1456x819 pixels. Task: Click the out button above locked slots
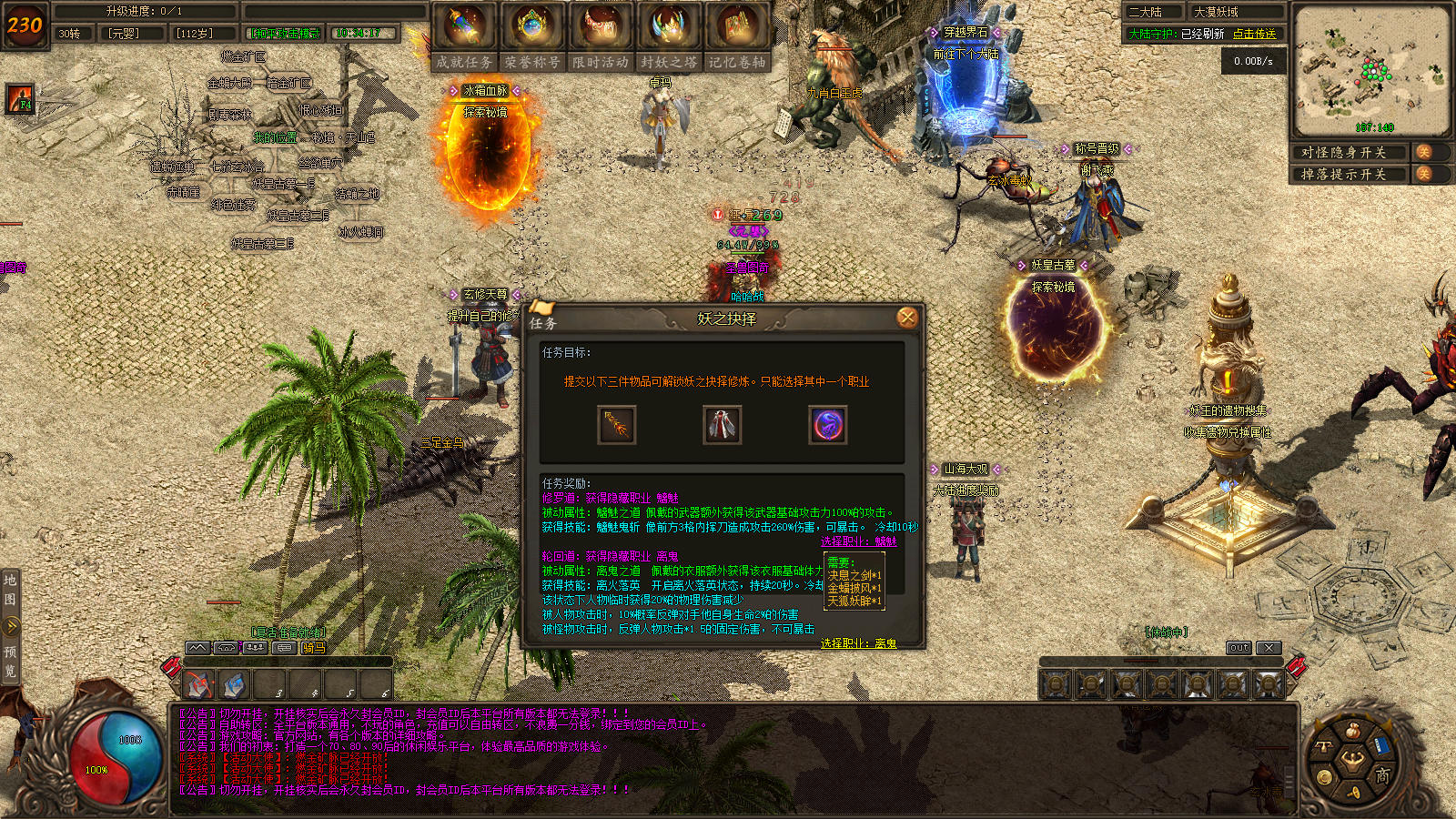click(x=1239, y=648)
